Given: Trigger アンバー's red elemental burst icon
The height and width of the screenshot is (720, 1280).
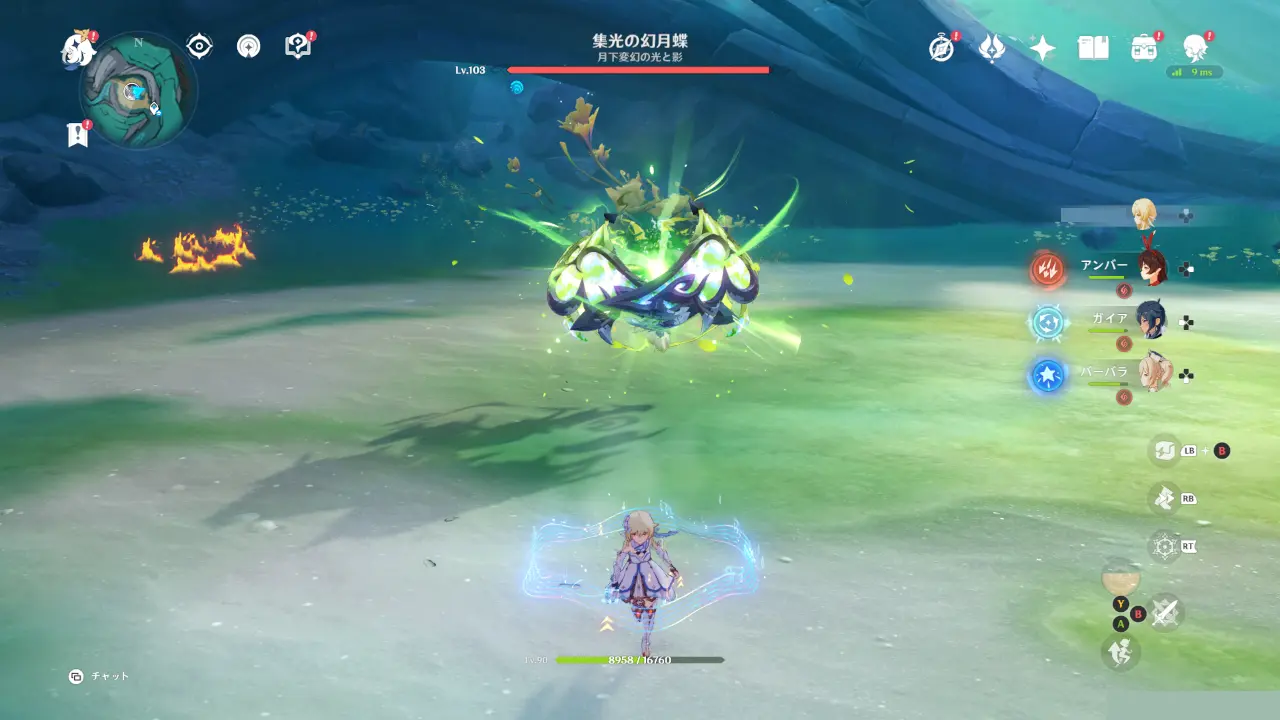Looking at the screenshot, I should pos(1048,268).
